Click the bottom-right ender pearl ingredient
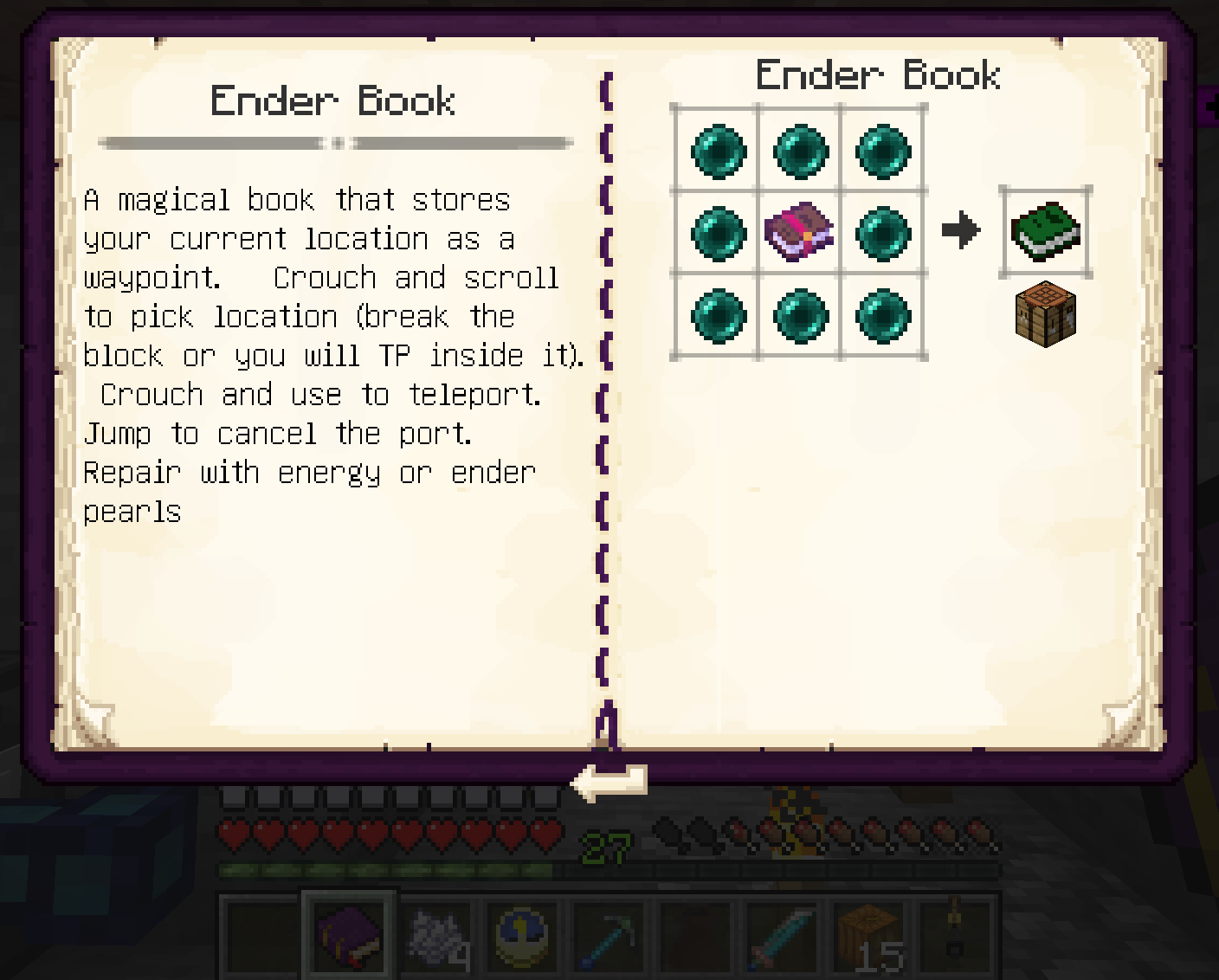 [882, 315]
